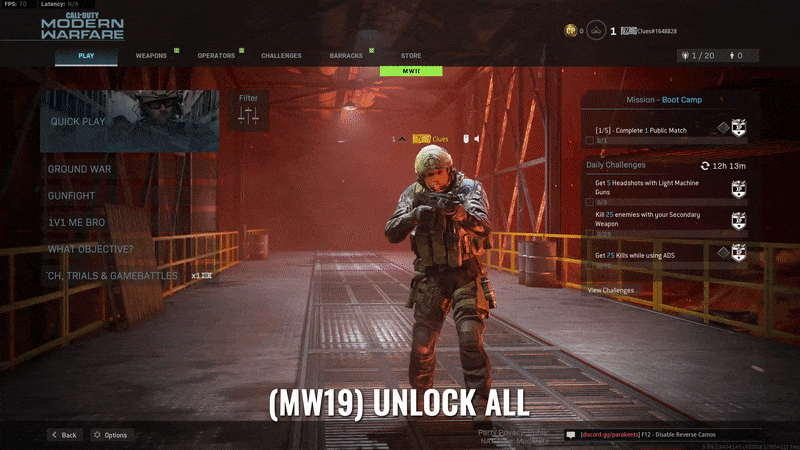This screenshot has height=450, width=800.
Task: Visit the Store tab
Action: pyautogui.click(x=411, y=56)
